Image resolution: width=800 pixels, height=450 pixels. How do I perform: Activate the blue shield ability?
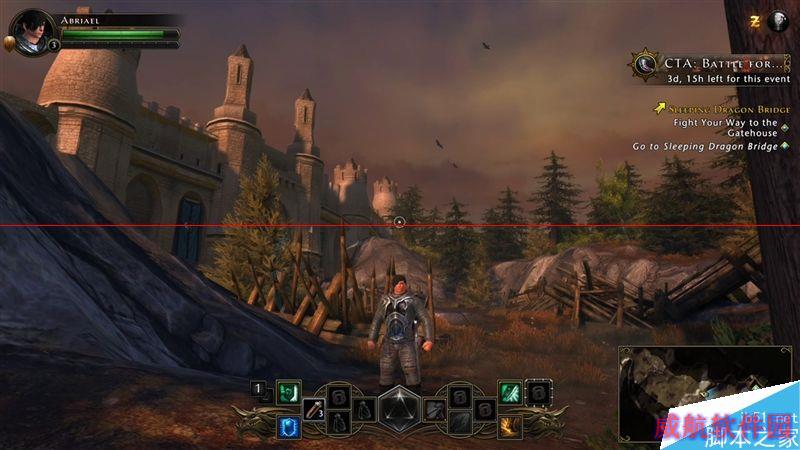289,427
